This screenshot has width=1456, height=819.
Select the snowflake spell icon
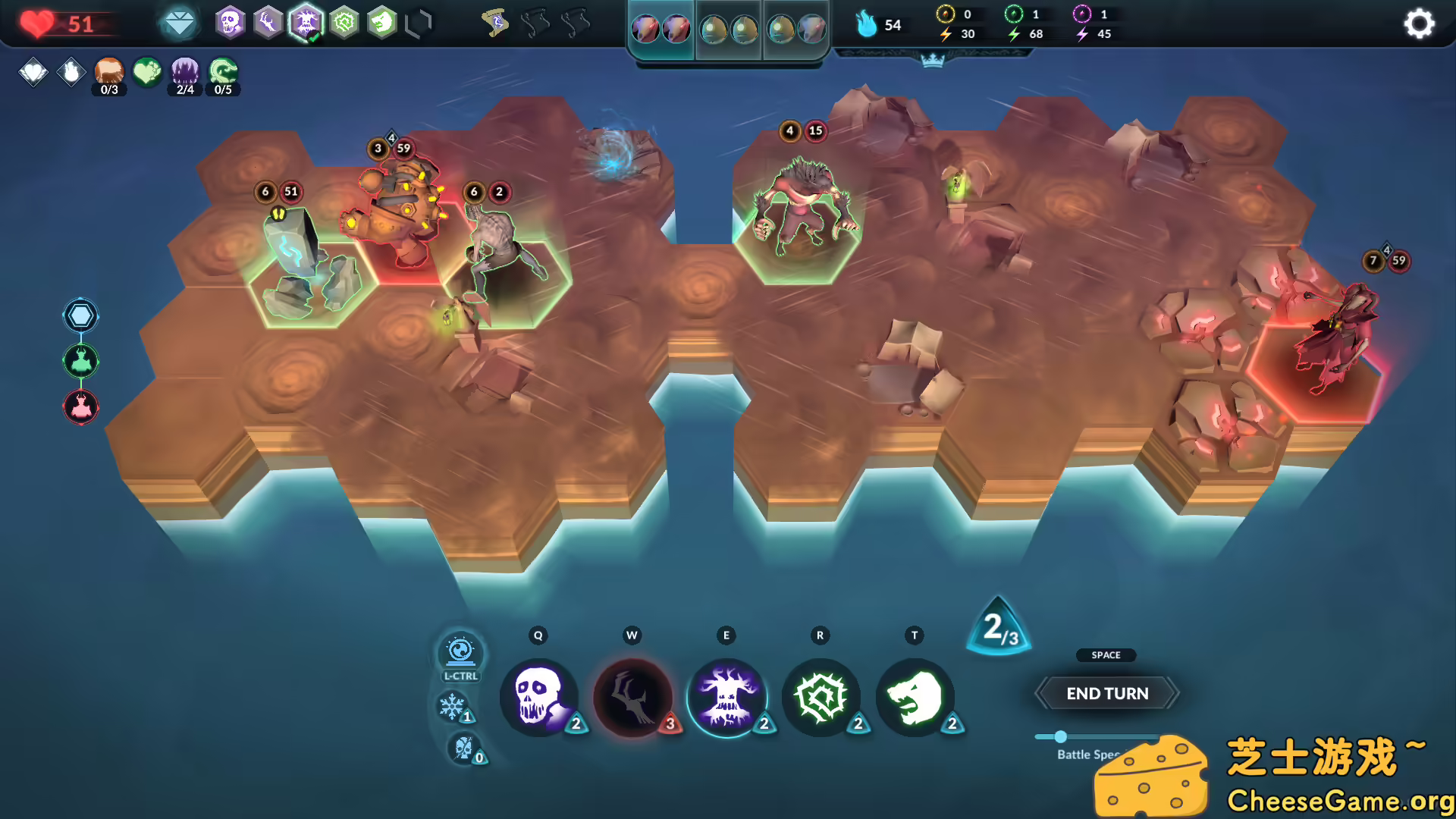pos(452,707)
